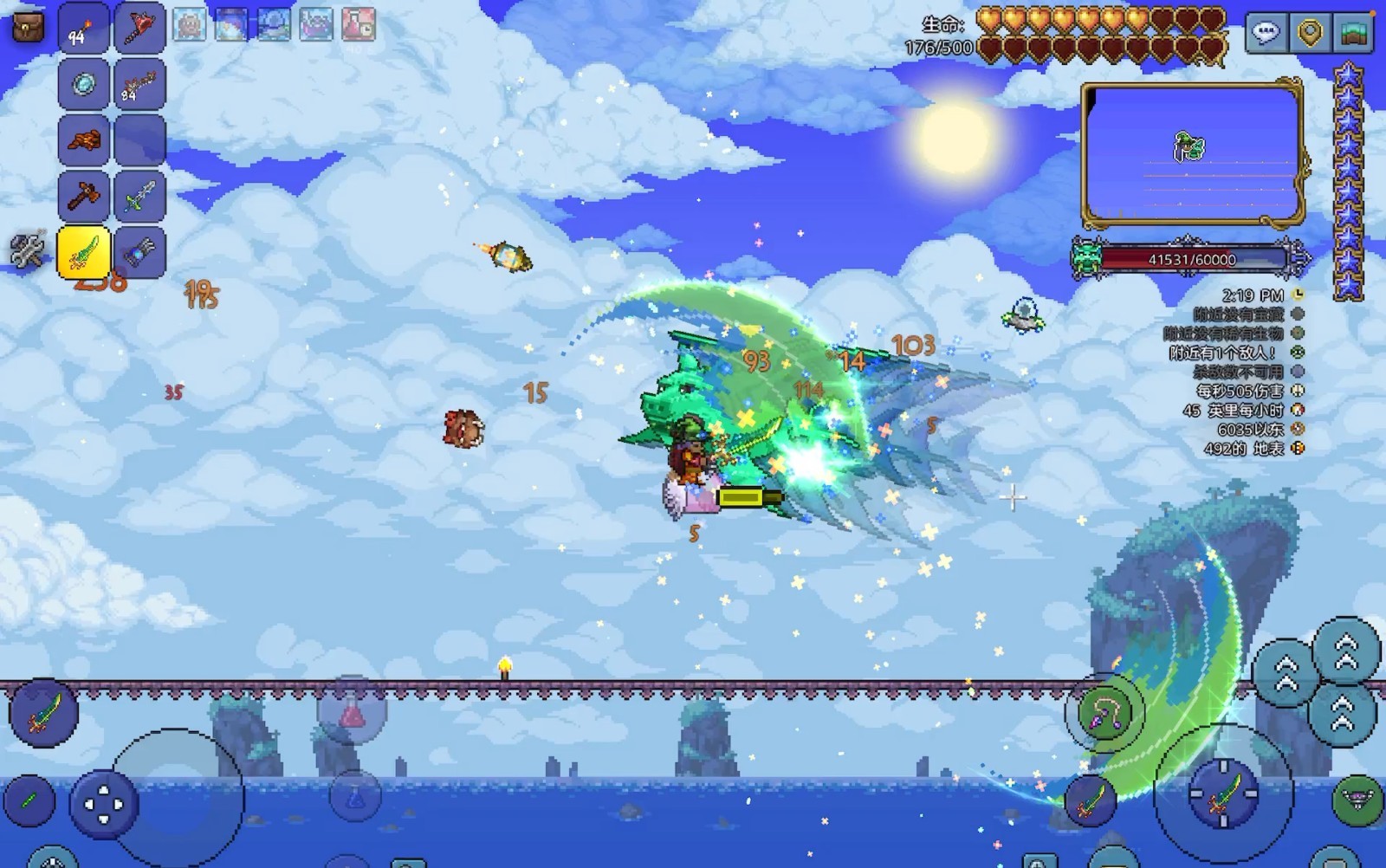Select the molten pickaxe hotbar slot

(84, 139)
